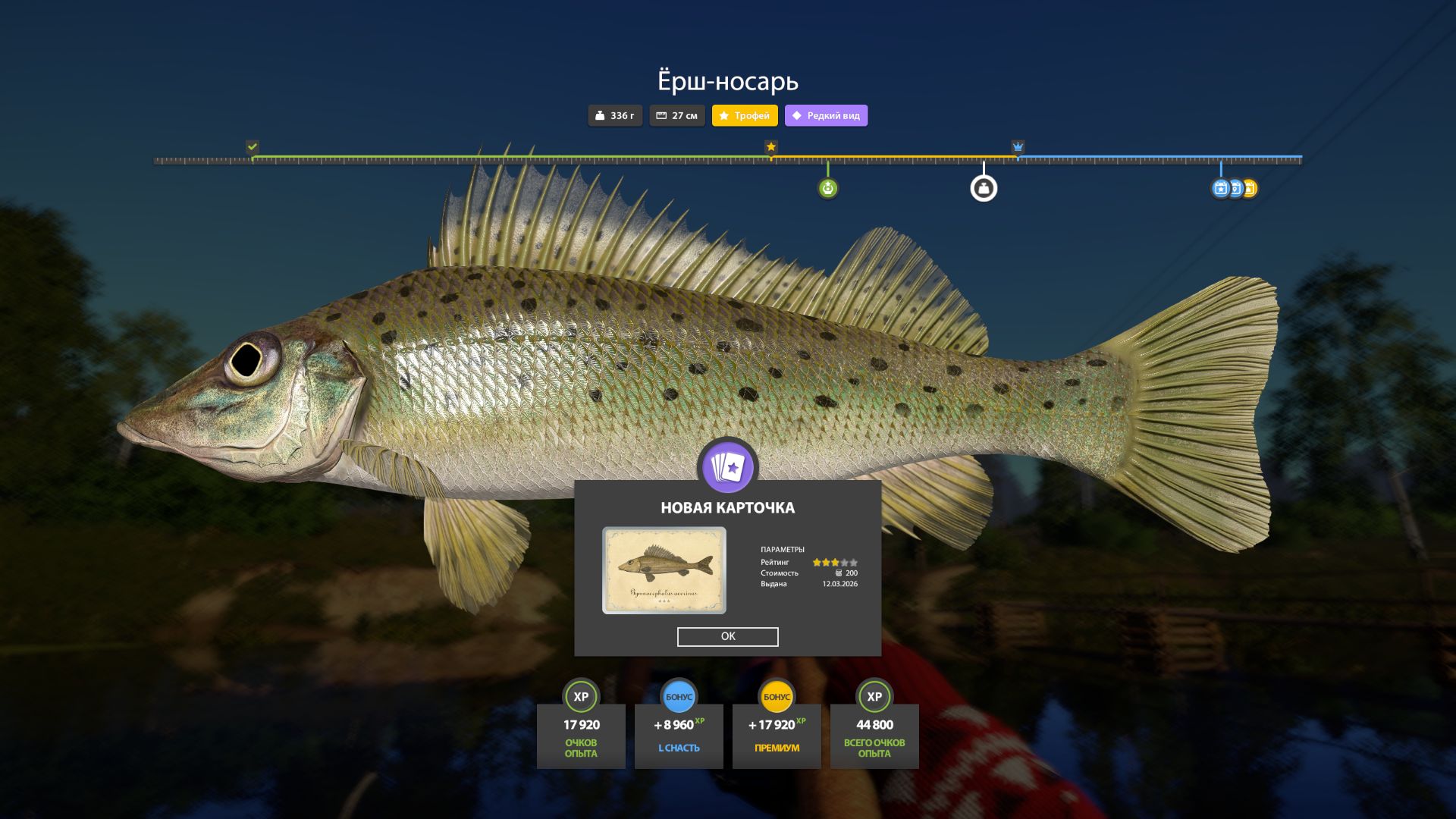Click the green circular marker below scale
The height and width of the screenshot is (819, 1456).
pos(827,189)
